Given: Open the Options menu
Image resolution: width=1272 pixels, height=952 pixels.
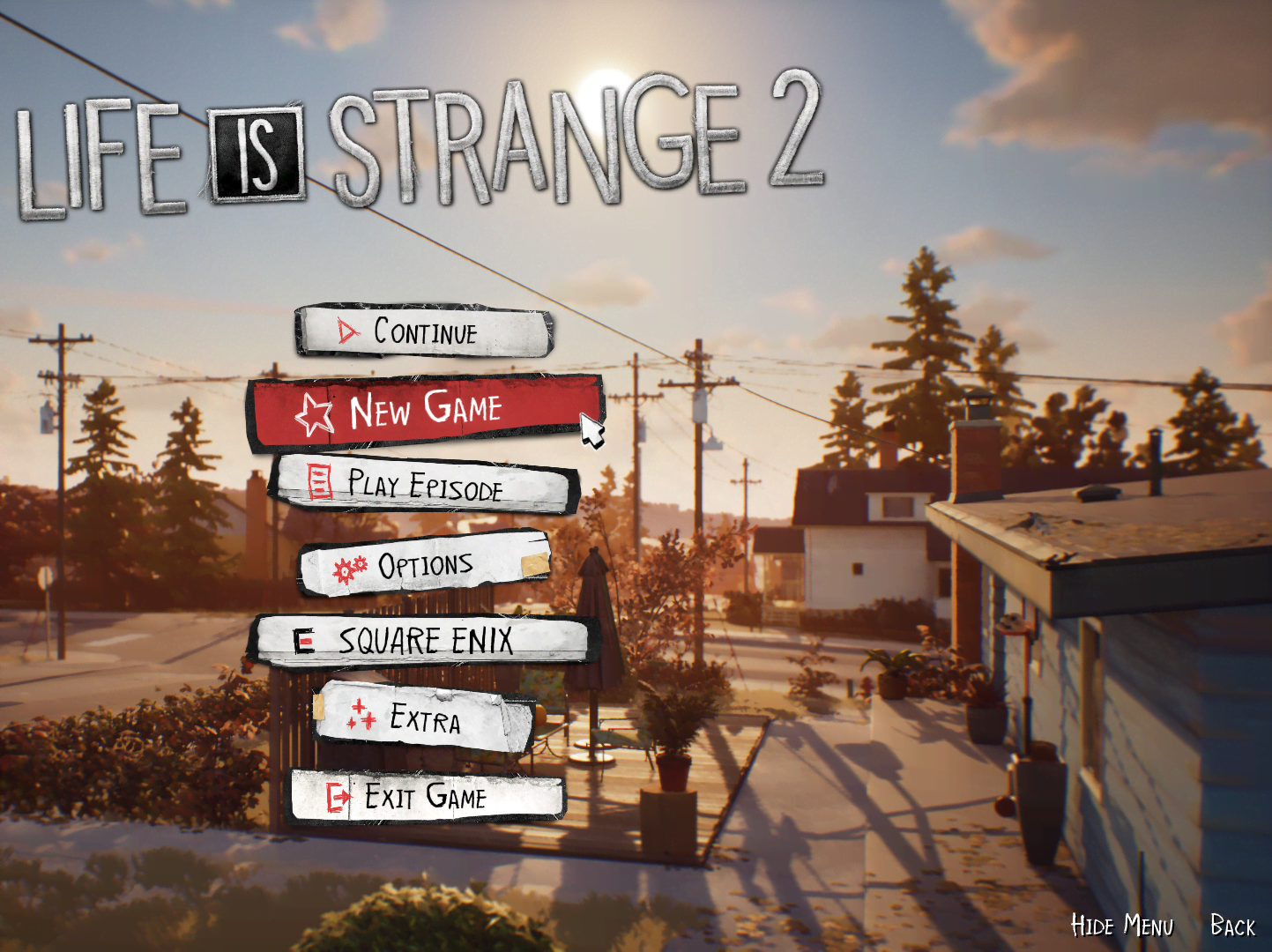Looking at the screenshot, I should tap(425, 565).
